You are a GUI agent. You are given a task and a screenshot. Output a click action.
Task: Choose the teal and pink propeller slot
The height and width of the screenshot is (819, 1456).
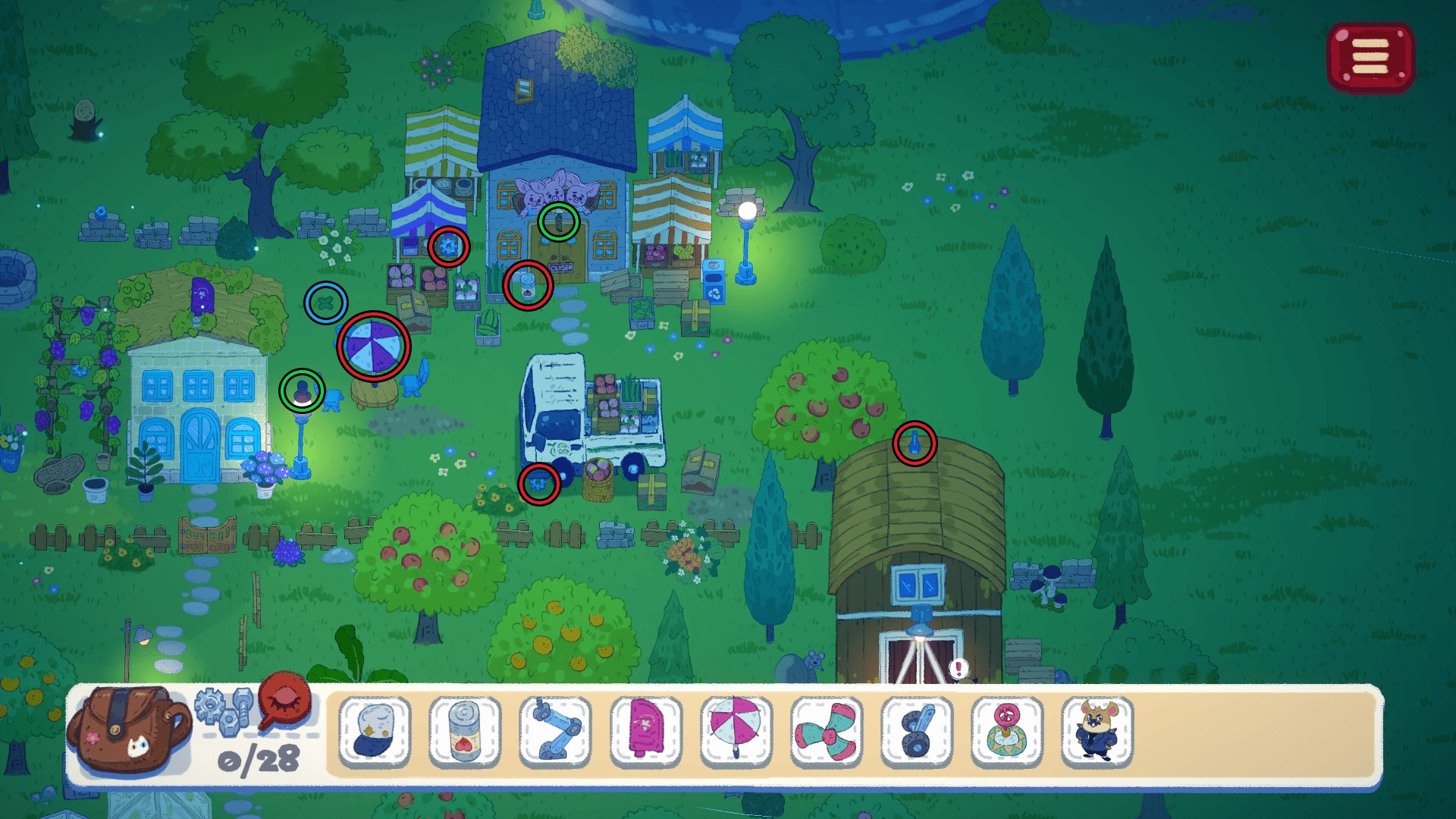click(x=826, y=731)
